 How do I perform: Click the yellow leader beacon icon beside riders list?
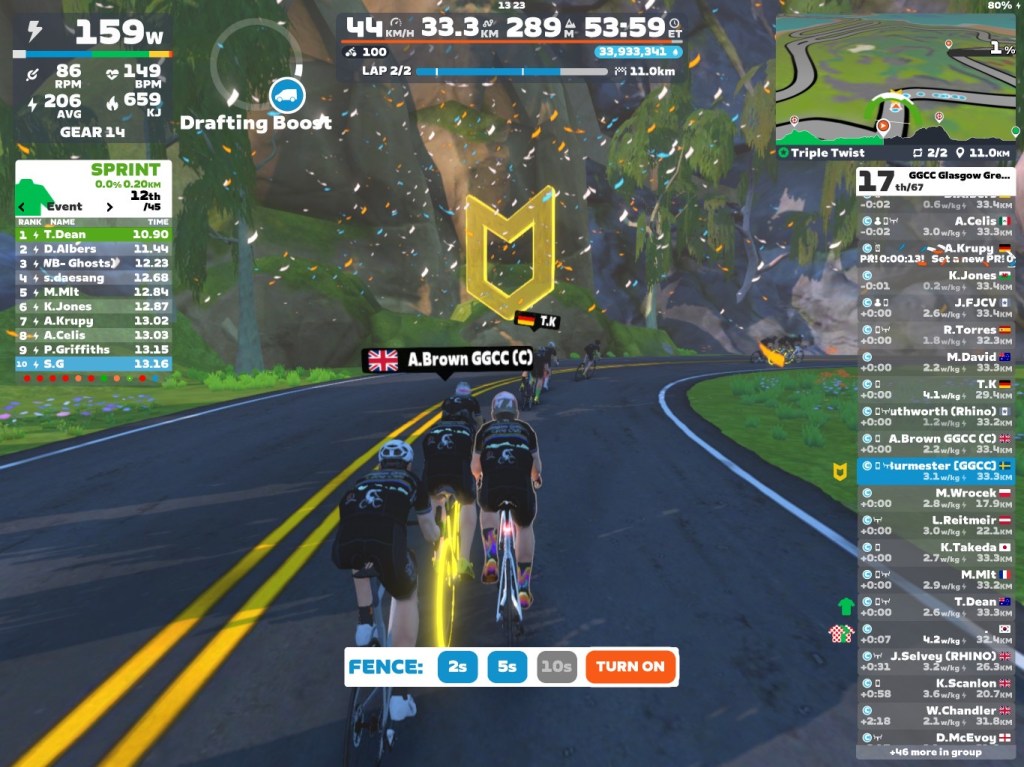pos(842,470)
